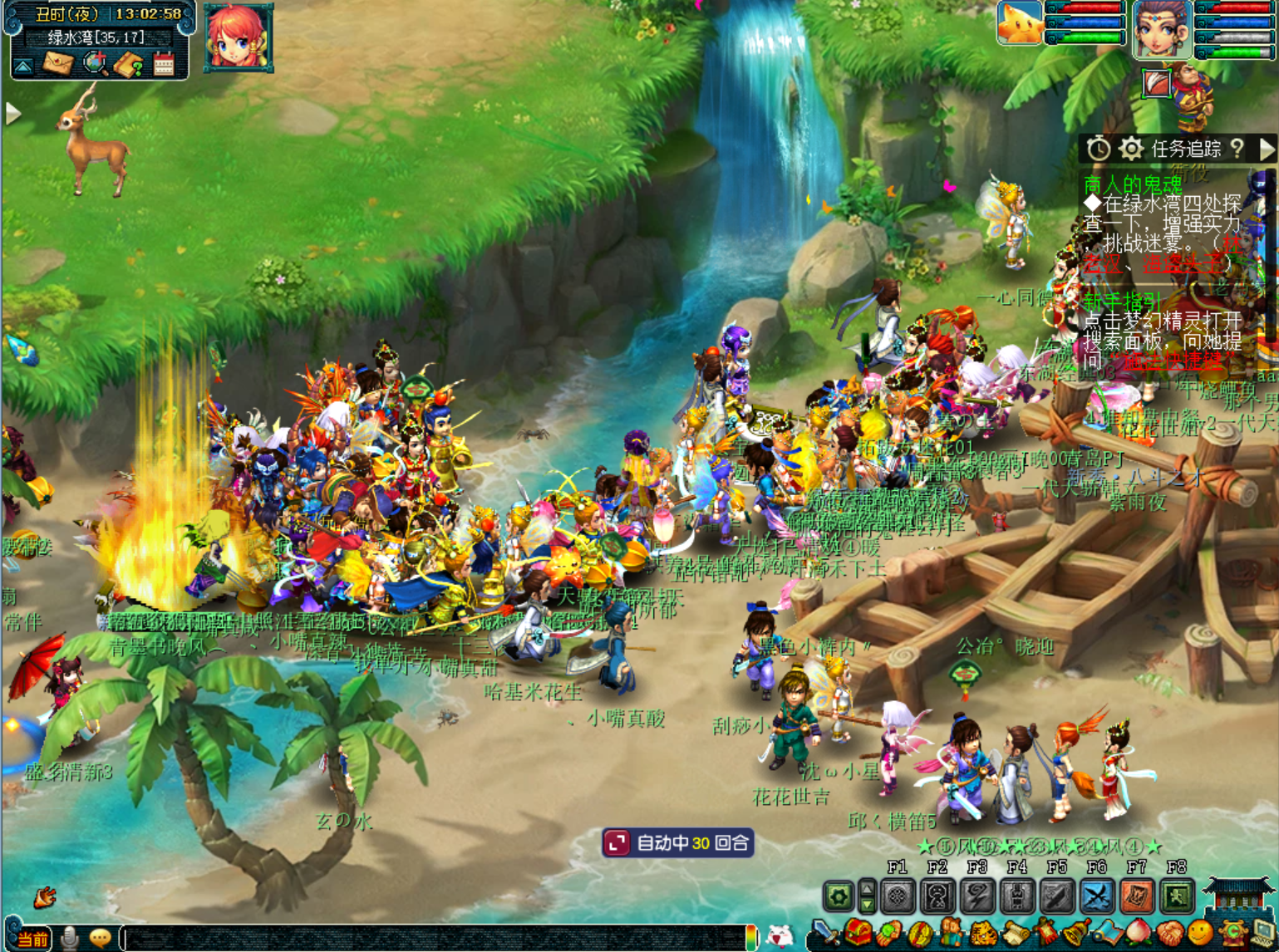Select the starfish pet portrait
The image size is (1279, 952).
click(1020, 22)
